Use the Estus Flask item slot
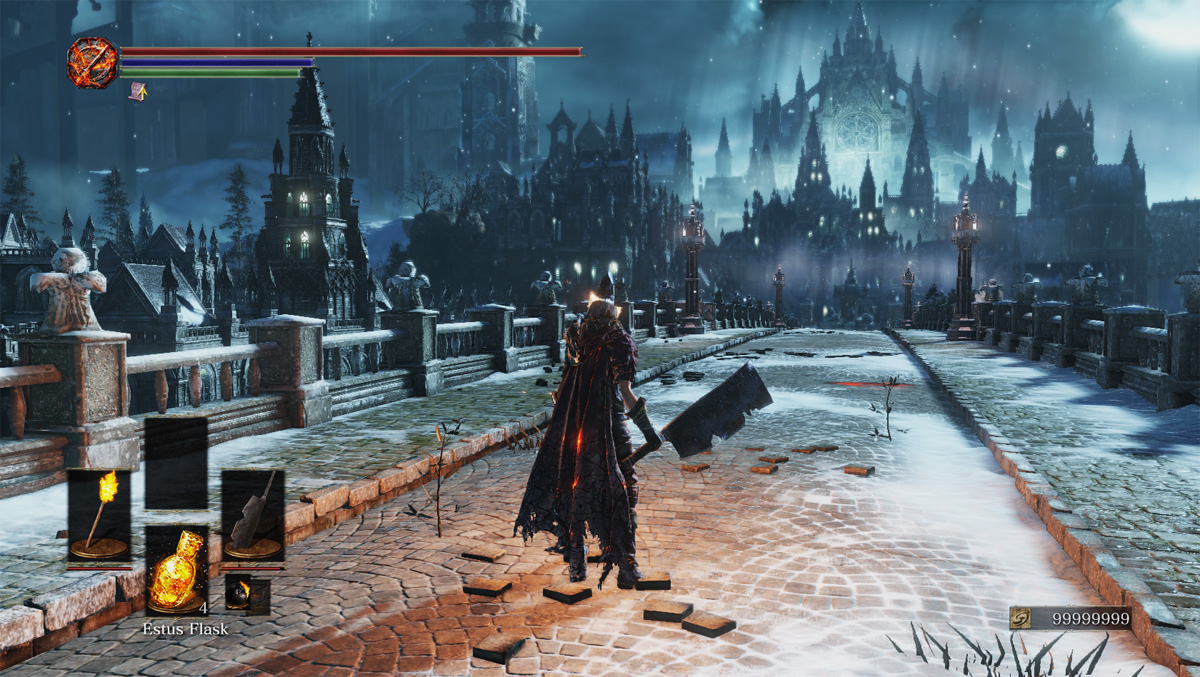Screen dimensions: 1200x677 177,570
